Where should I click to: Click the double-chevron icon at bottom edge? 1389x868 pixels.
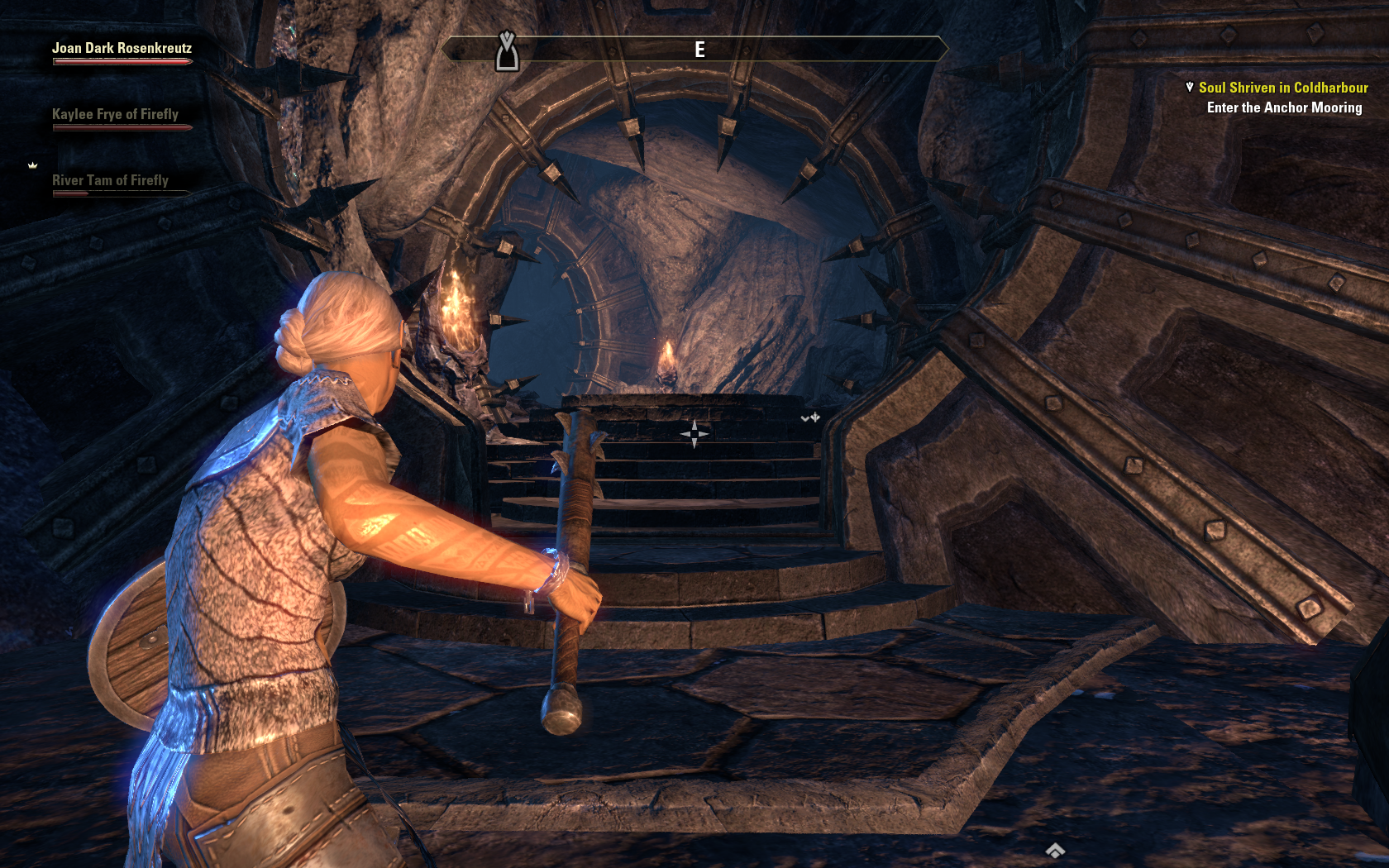(1055, 851)
